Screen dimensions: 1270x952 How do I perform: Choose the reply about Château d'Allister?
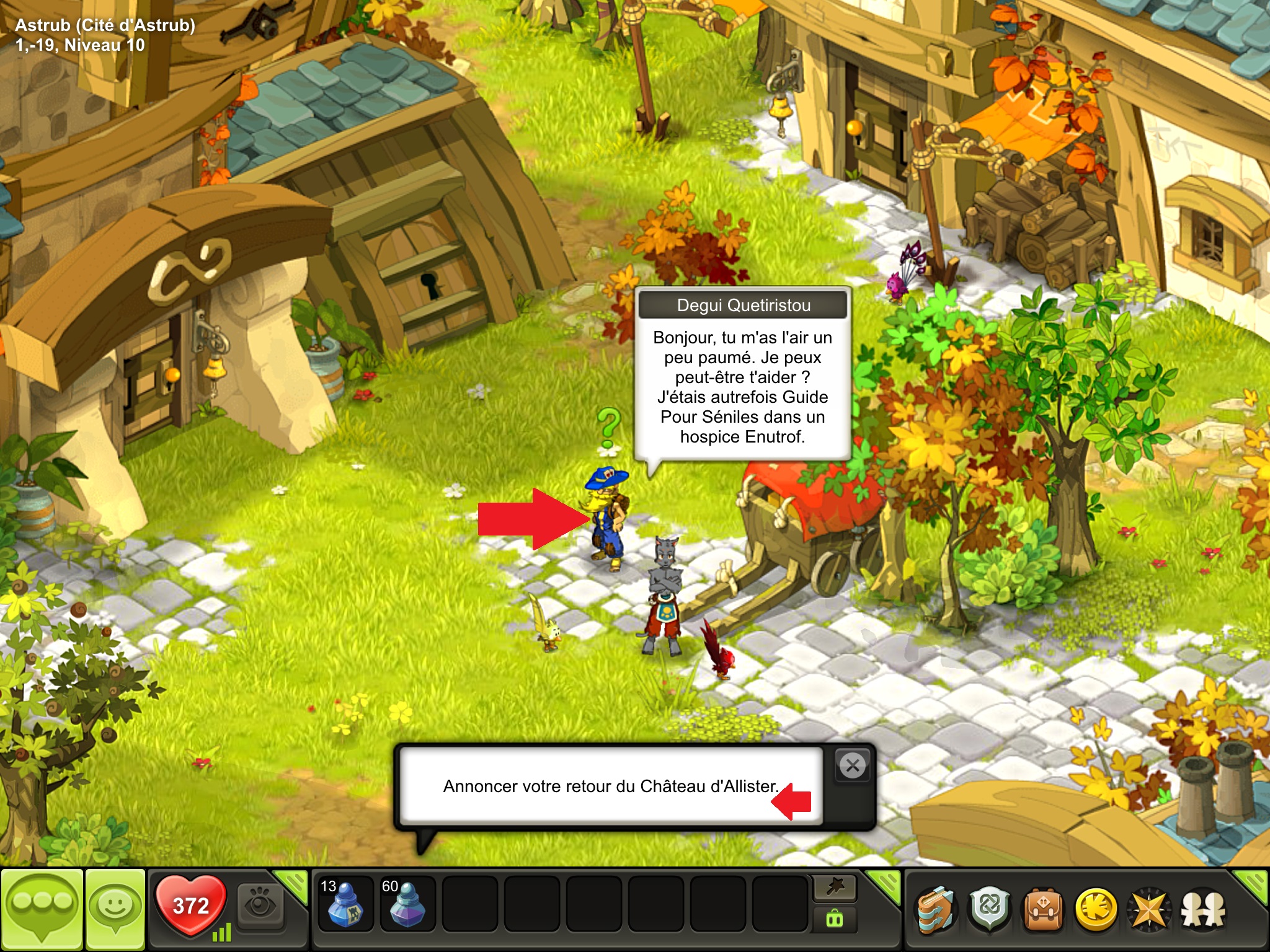[610, 786]
